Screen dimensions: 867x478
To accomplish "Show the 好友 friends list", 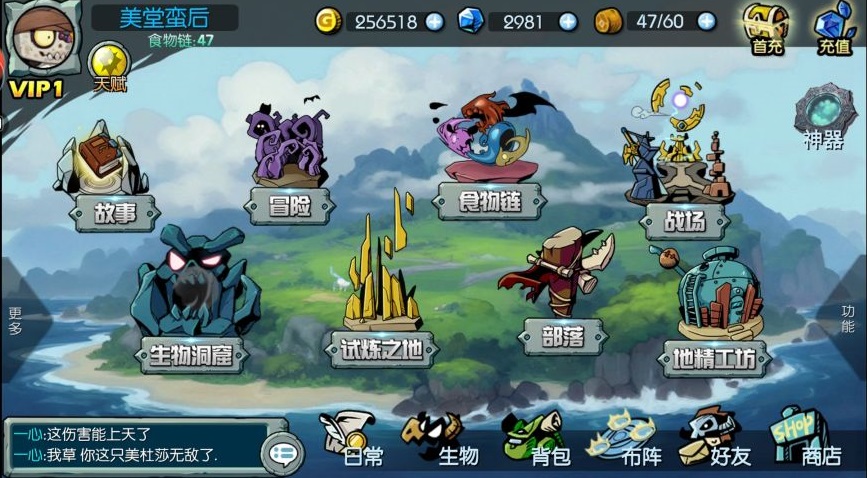I will click(x=714, y=440).
